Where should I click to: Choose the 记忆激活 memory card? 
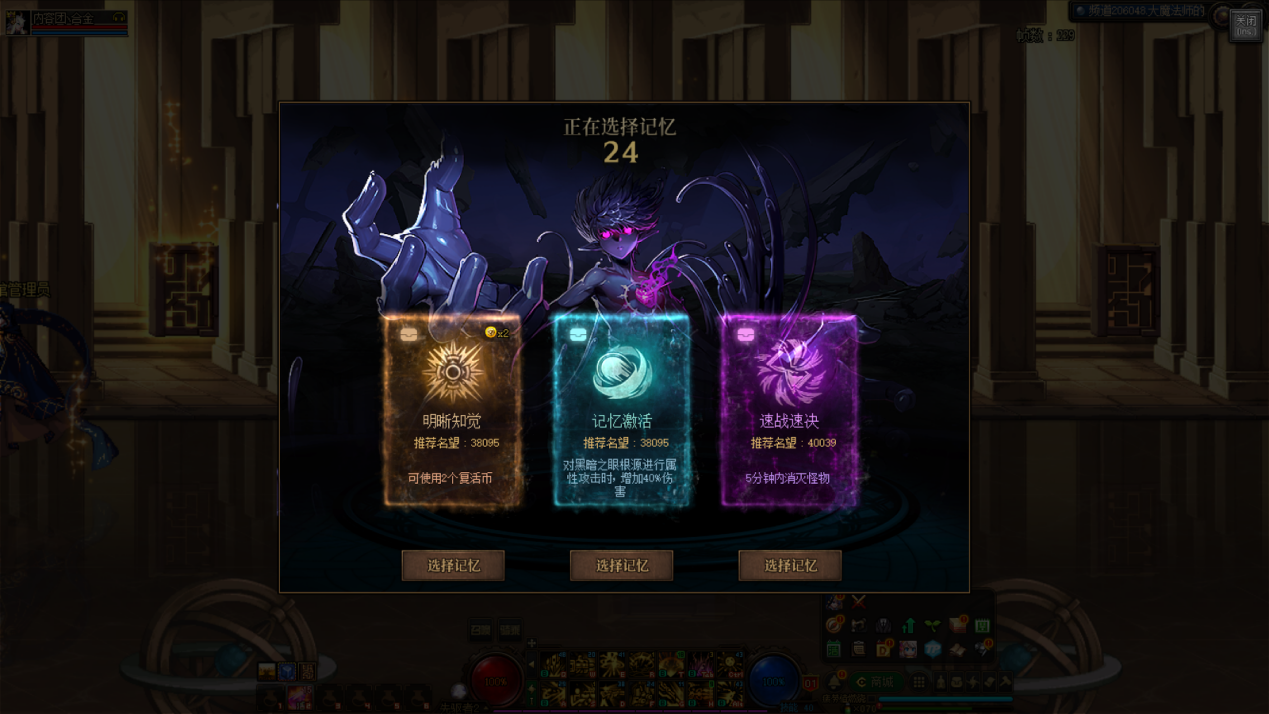621,411
